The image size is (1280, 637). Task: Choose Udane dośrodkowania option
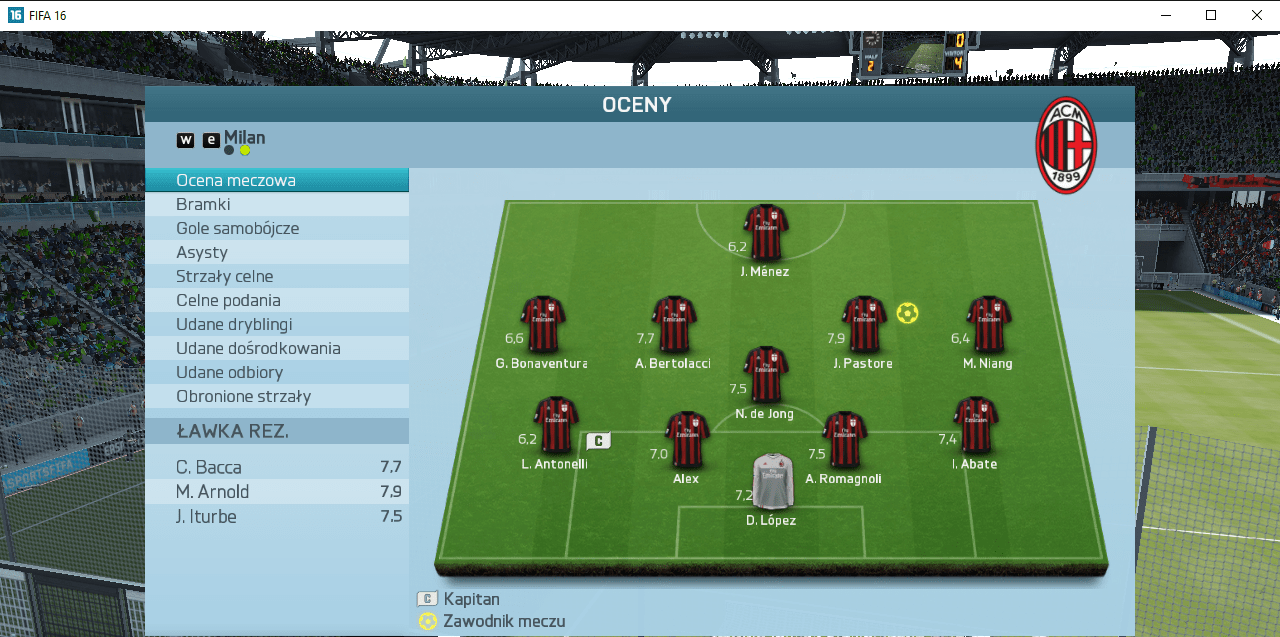point(276,348)
